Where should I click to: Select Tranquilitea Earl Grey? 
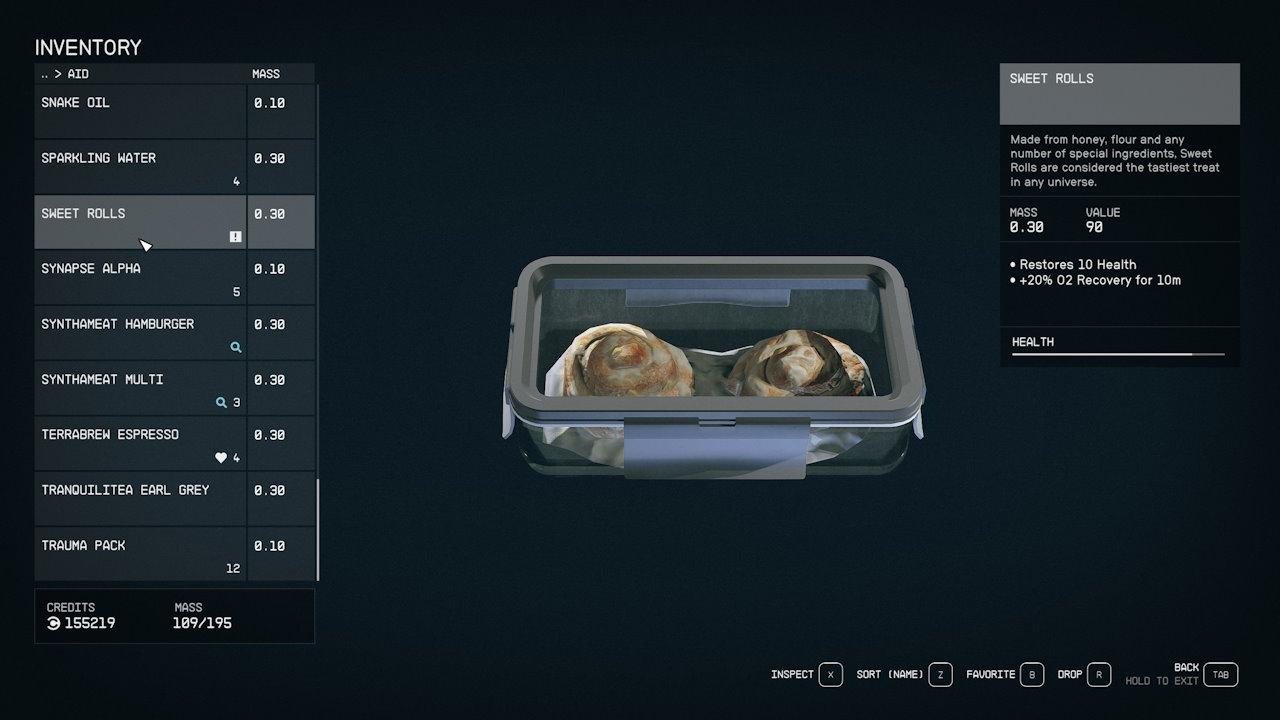click(x=140, y=498)
